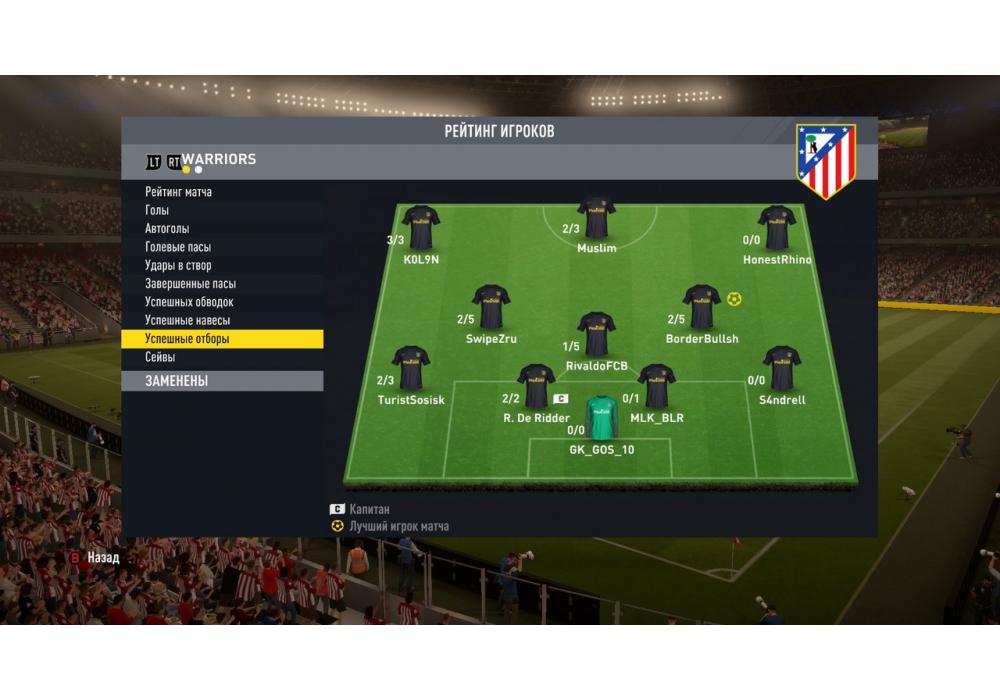Open the Автоголы stat entry
Viewport: 1000px width, 700px height.
point(167,229)
